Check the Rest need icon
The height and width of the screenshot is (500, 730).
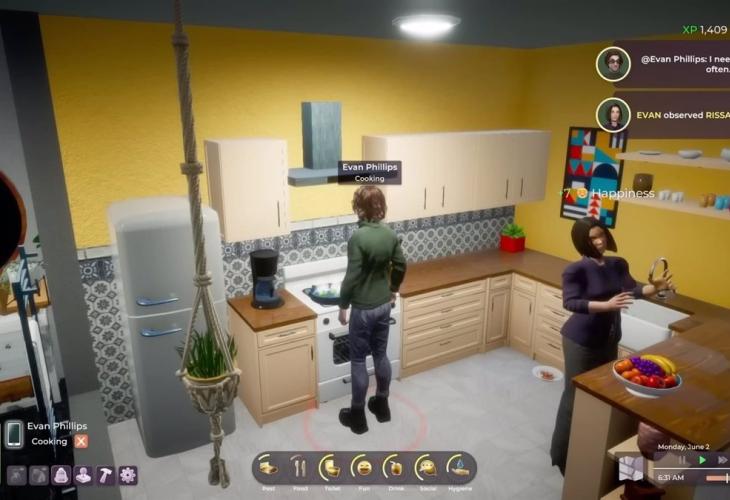268,467
